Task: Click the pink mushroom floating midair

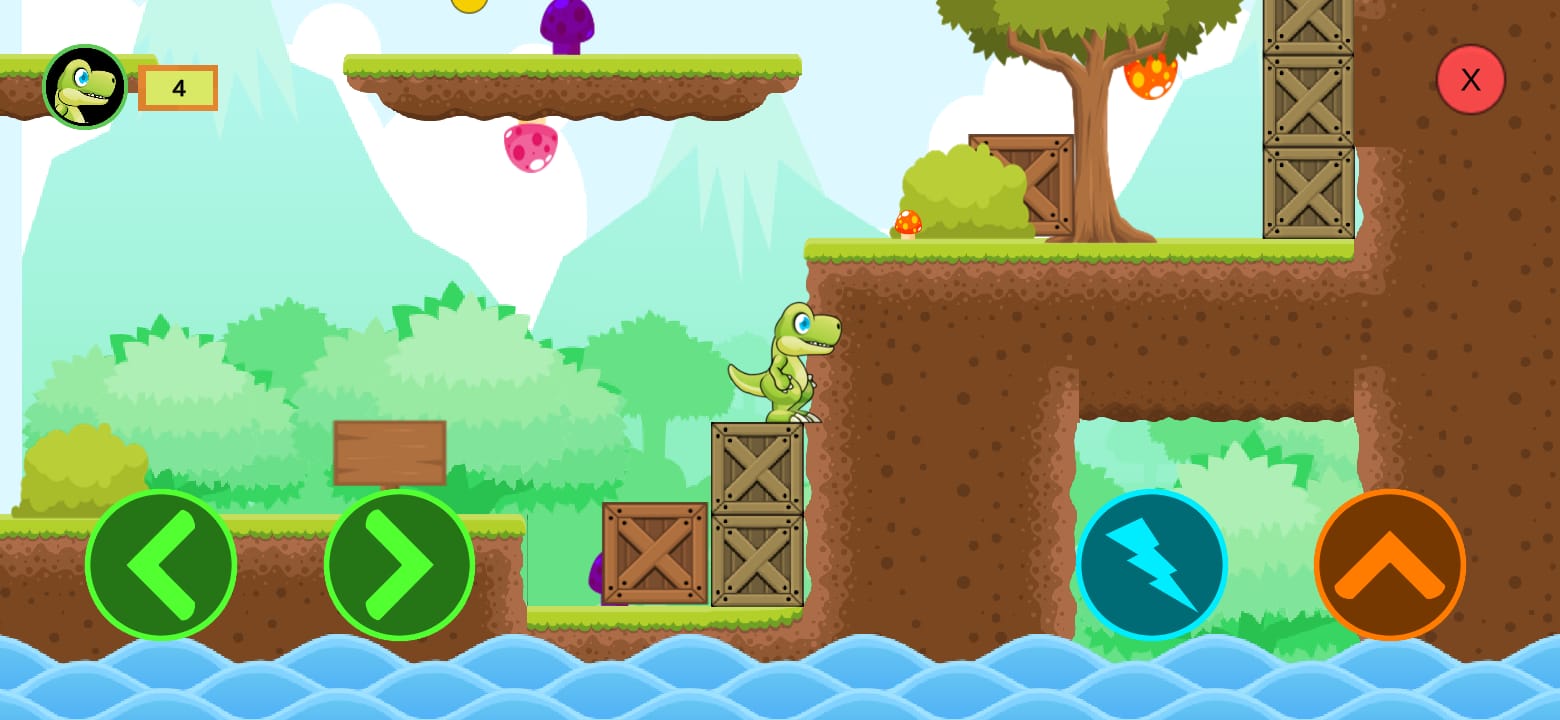Action: [x=531, y=148]
